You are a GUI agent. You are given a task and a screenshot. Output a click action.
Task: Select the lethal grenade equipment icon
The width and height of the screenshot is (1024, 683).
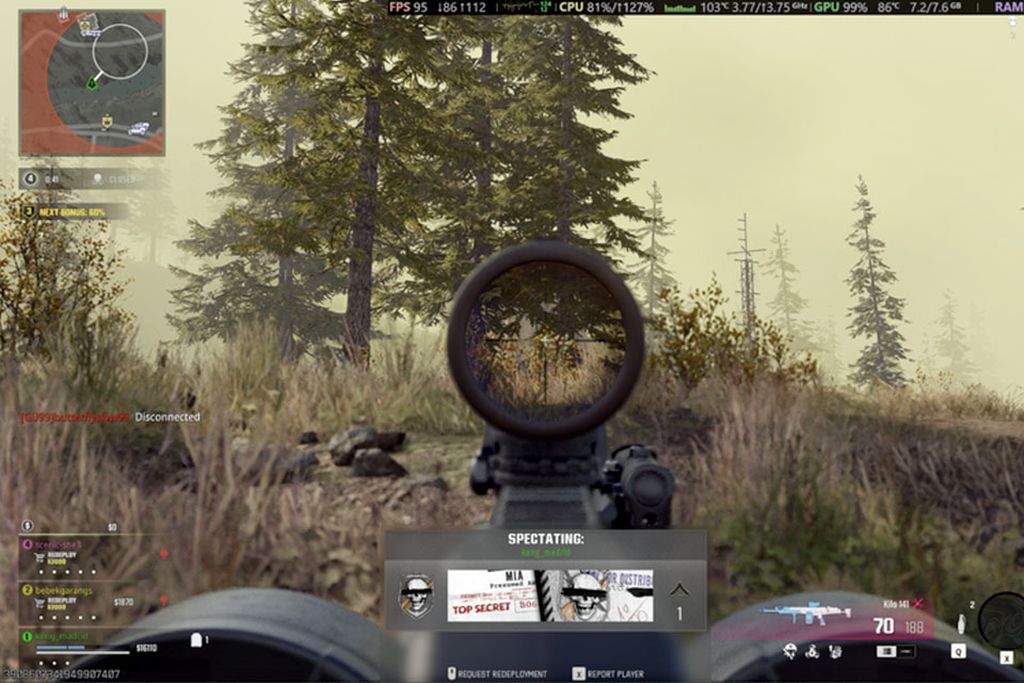pos(962,622)
